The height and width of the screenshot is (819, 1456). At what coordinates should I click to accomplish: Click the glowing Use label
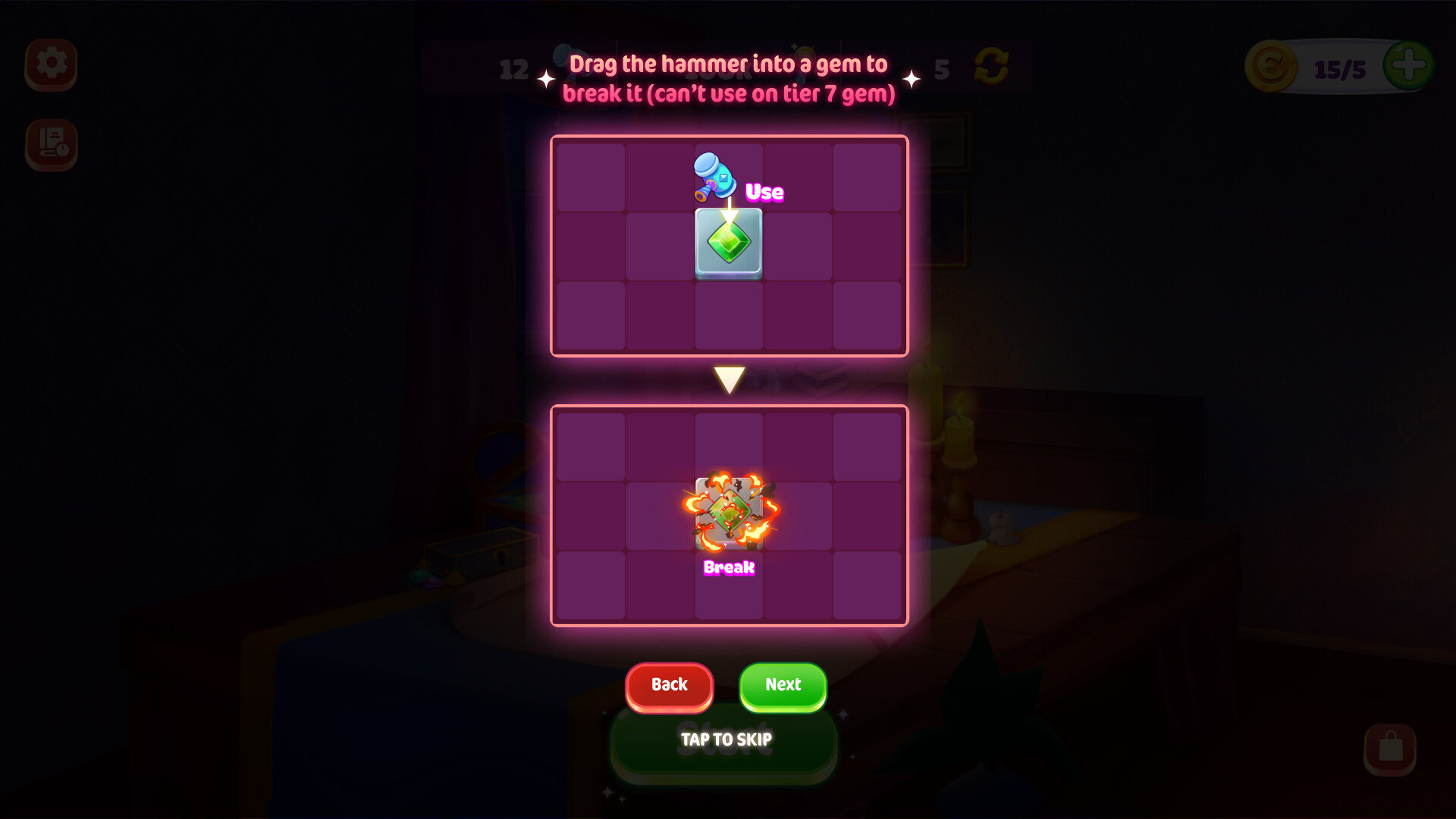tap(764, 193)
